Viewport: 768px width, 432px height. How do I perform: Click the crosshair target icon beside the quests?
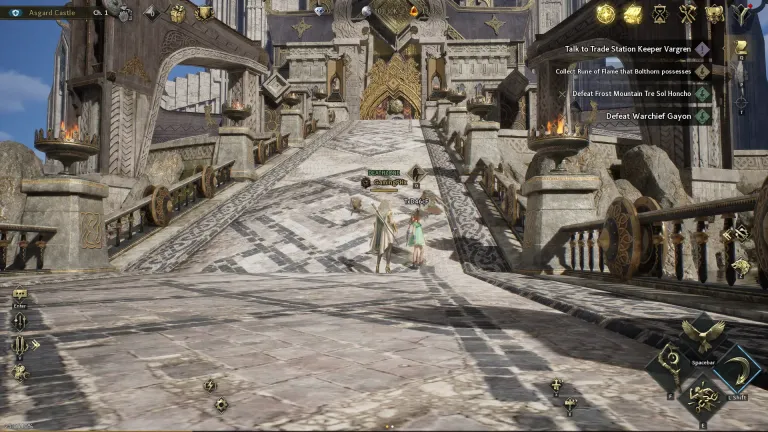pos(741,101)
